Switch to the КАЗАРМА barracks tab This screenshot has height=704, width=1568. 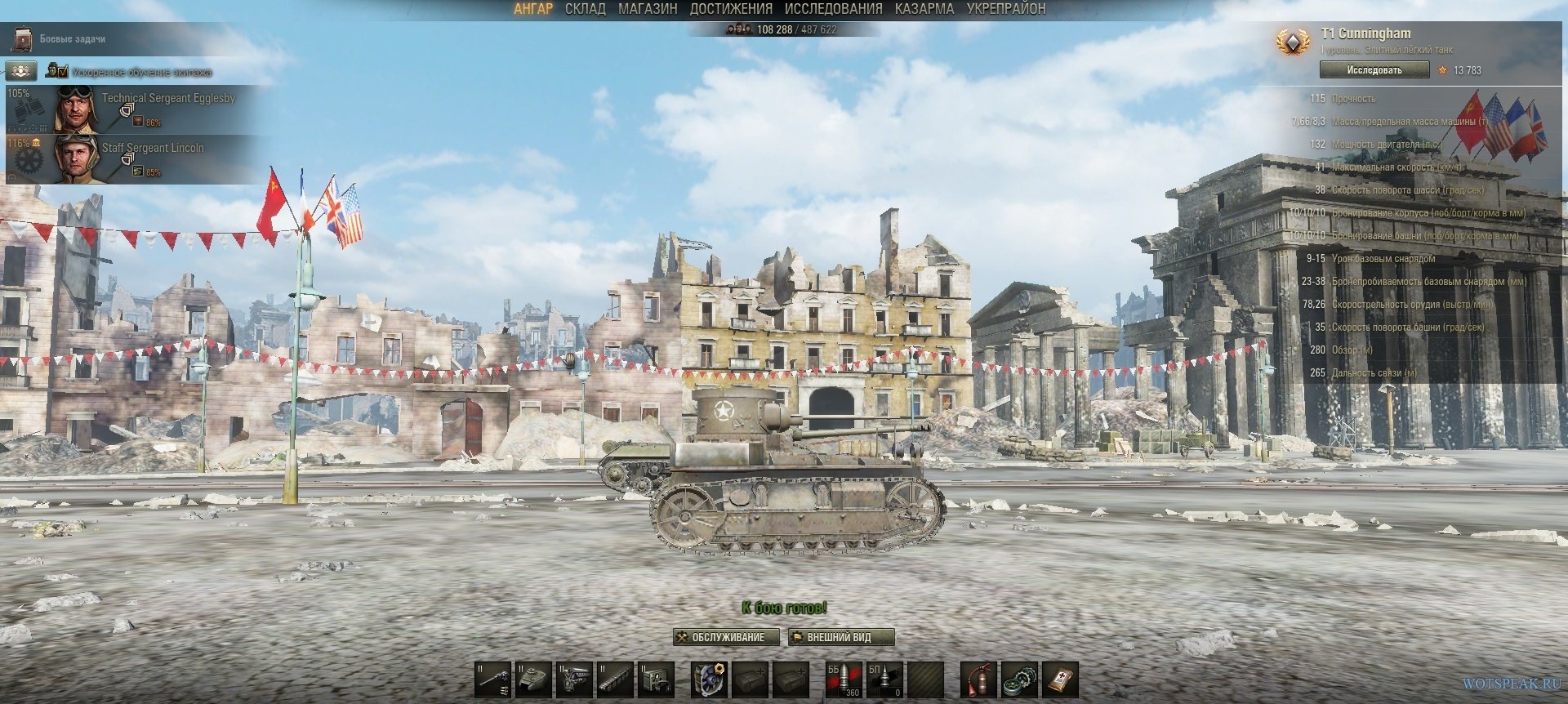pyautogui.click(x=924, y=9)
